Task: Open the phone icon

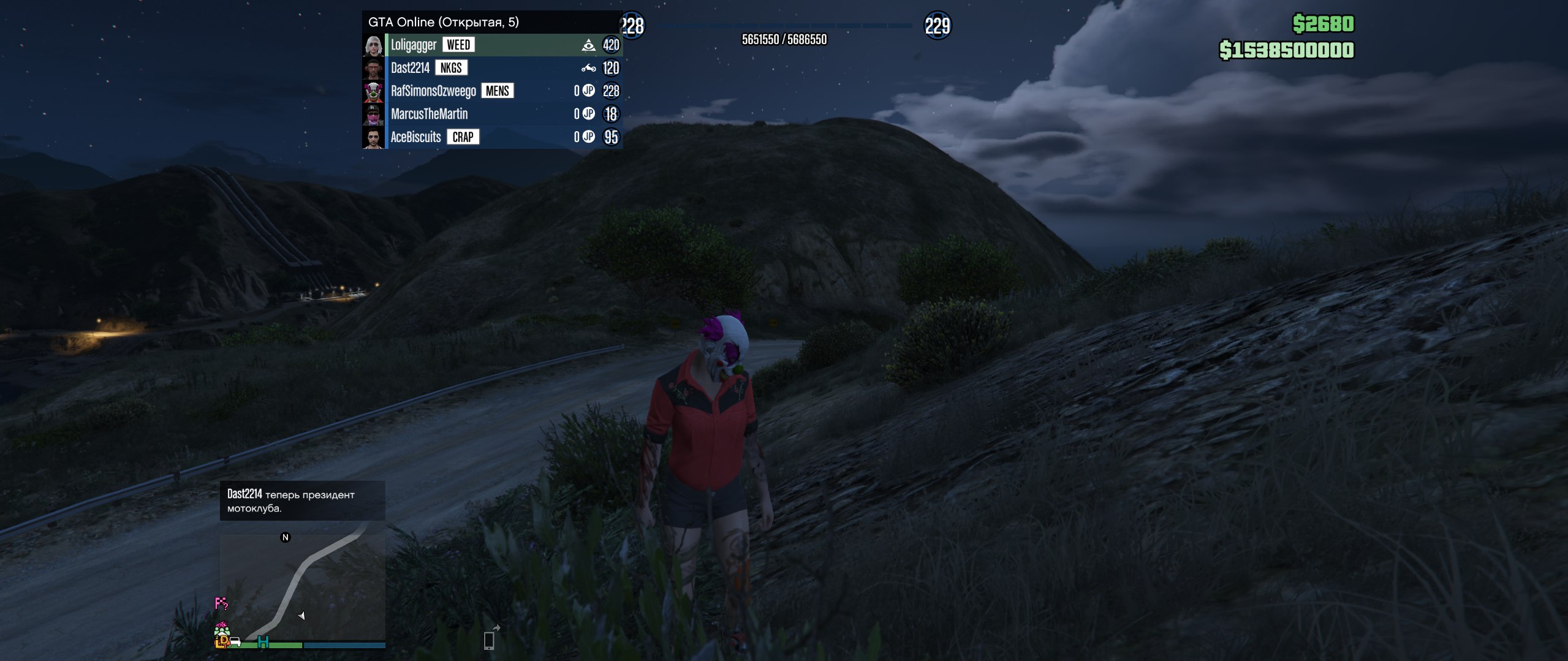Action: point(489,640)
